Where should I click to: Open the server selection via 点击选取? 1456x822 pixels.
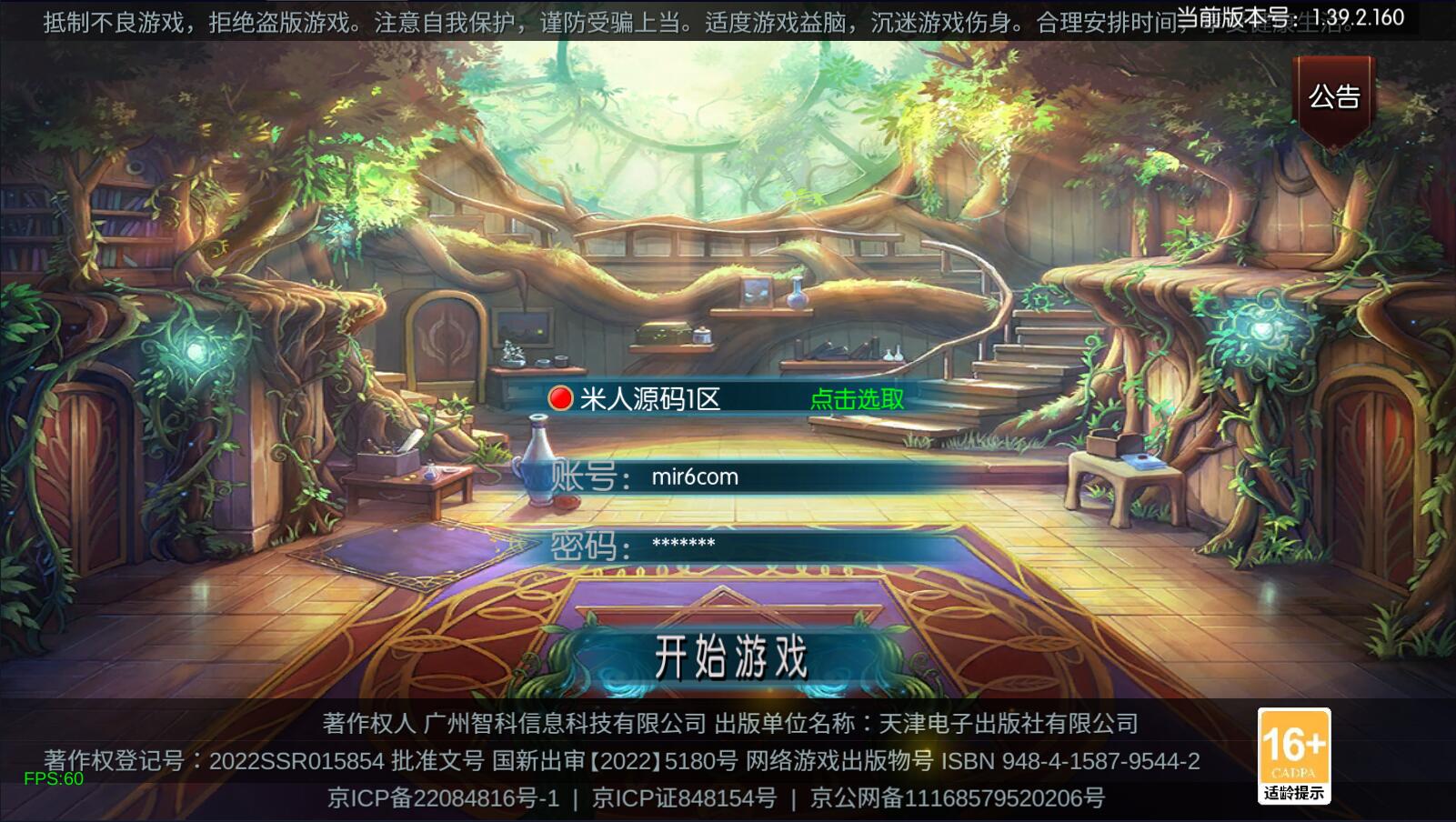(856, 398)
